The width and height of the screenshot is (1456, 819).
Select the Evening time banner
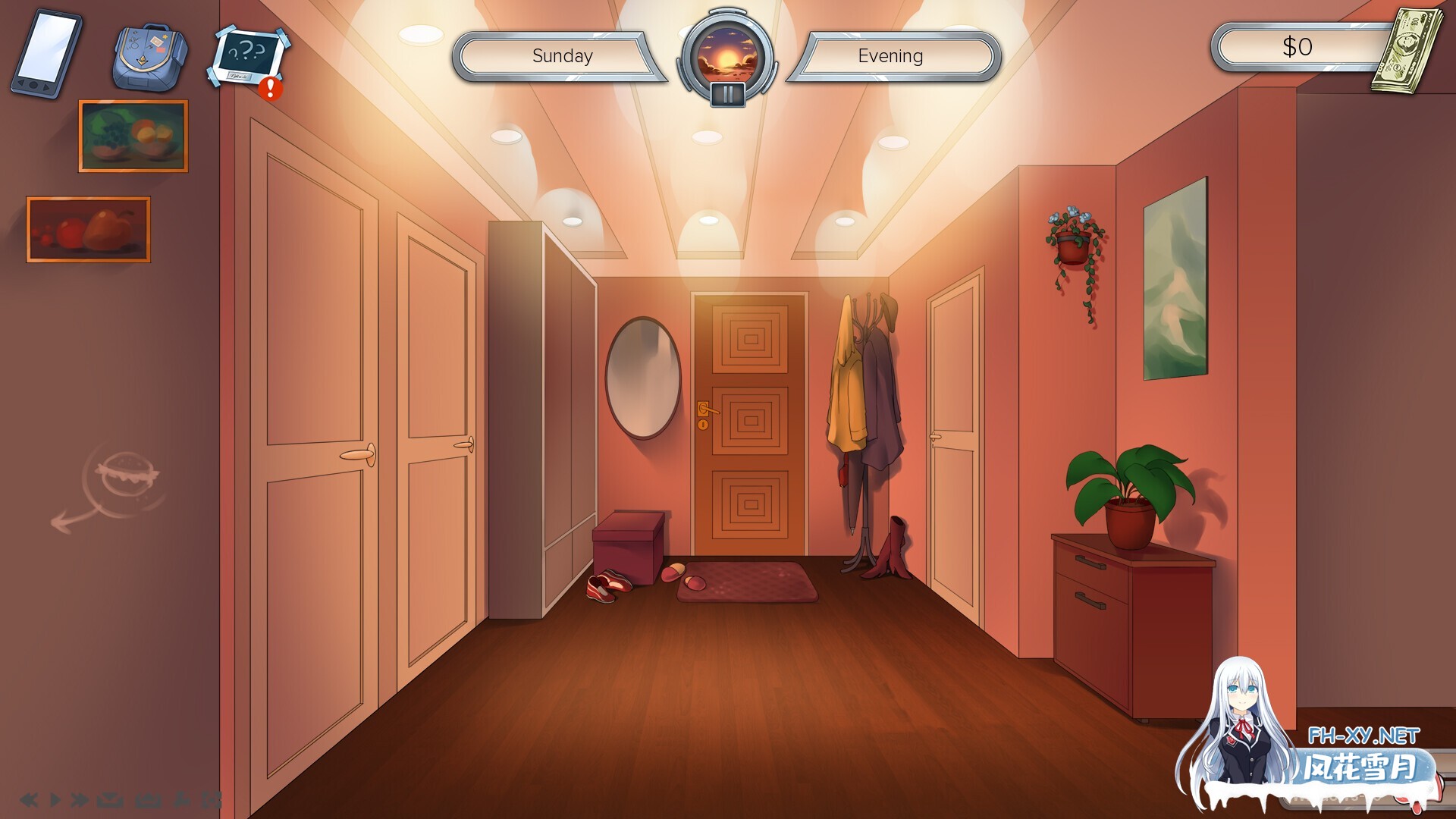(x=890, y=55)
